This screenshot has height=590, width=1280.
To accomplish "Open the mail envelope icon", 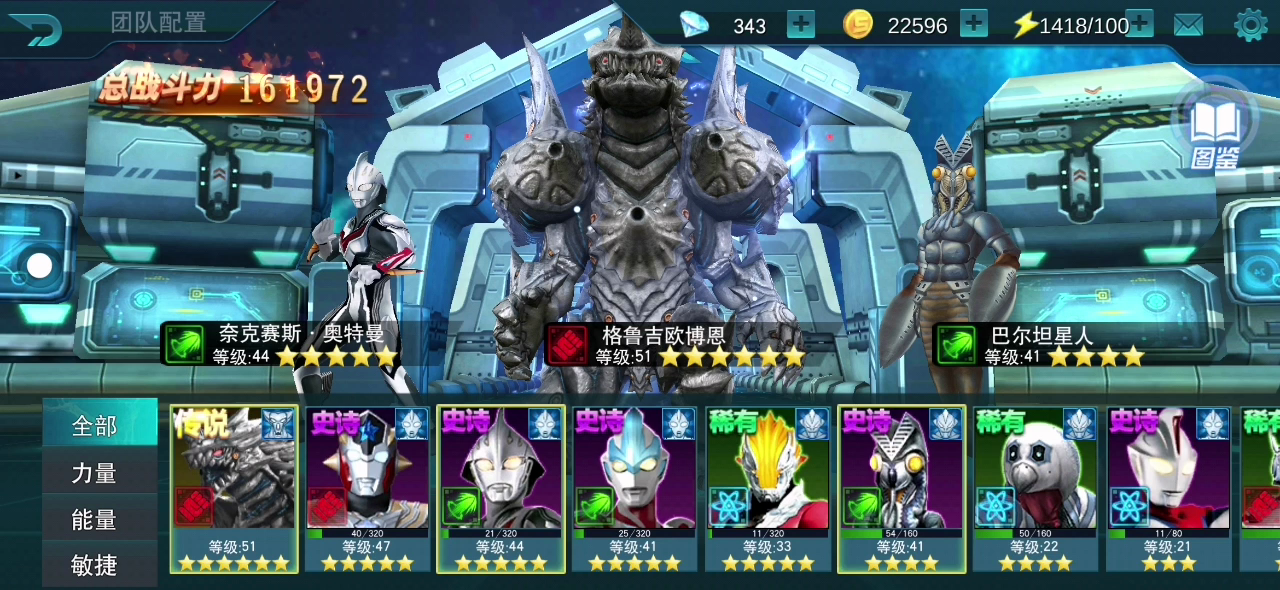I will tap(1188, 25).
